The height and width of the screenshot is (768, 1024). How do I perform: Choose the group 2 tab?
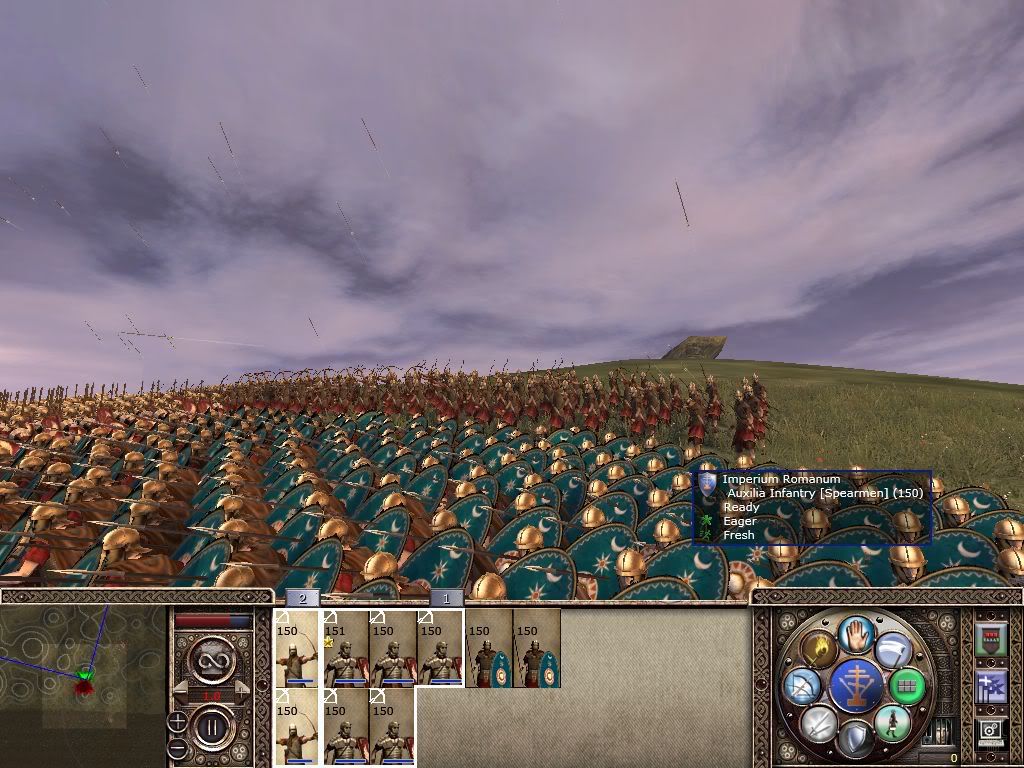click(302, 598)
